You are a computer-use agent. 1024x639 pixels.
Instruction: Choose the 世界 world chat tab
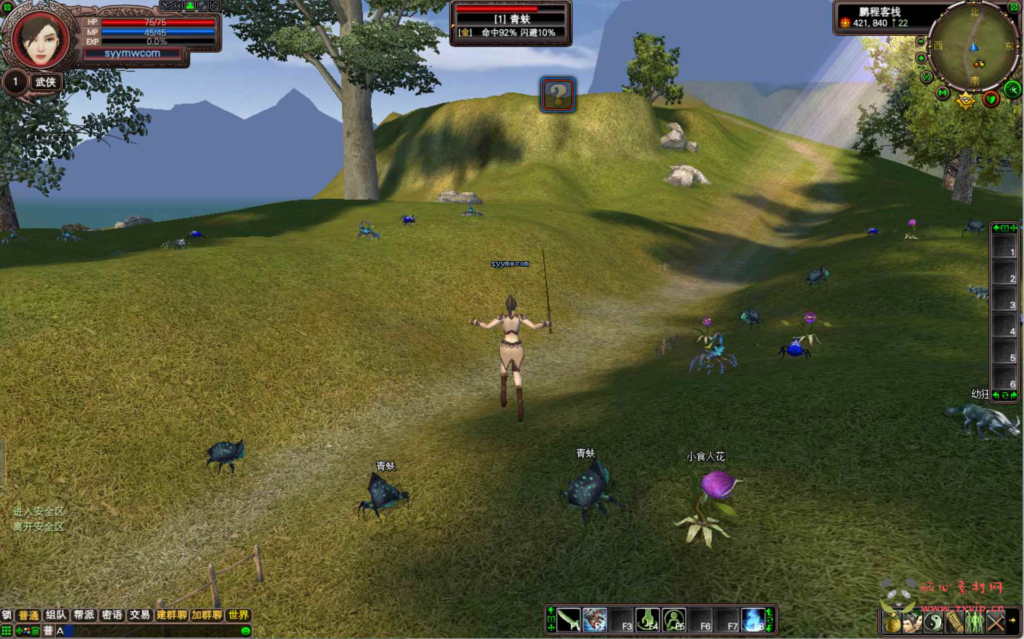pos(238,615)
